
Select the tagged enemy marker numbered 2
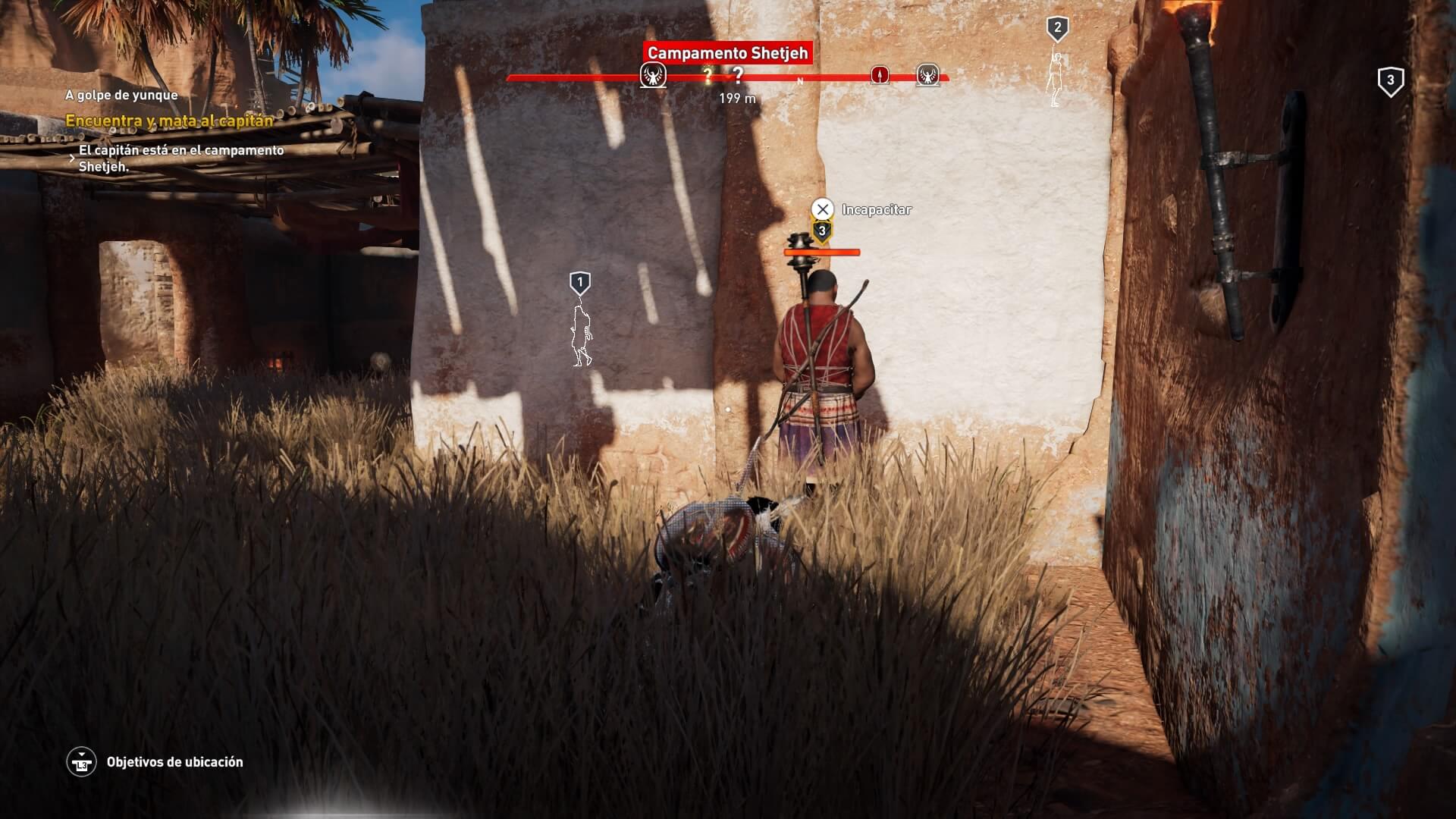pos(1057,30)
